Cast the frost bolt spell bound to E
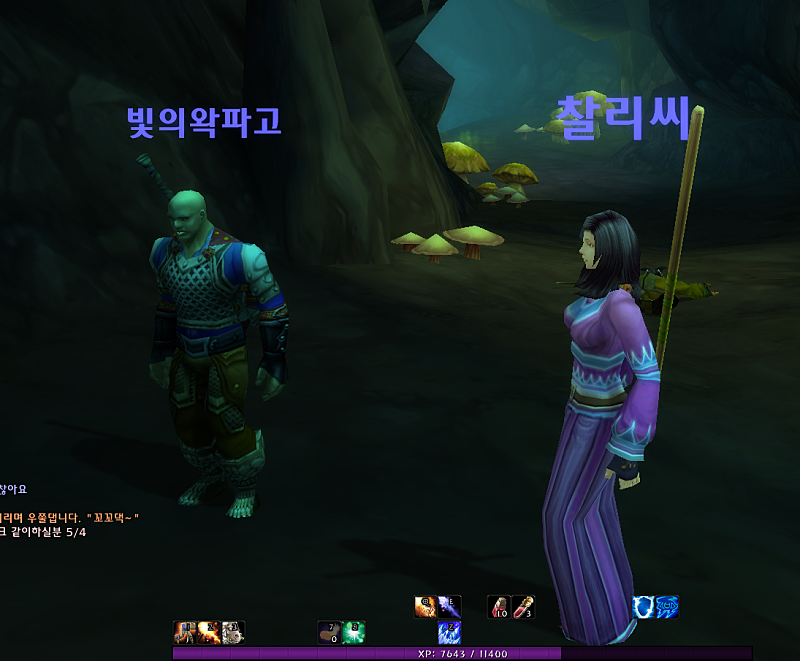Viewport: 800px width, 661px height. click(x=449, y=607)
